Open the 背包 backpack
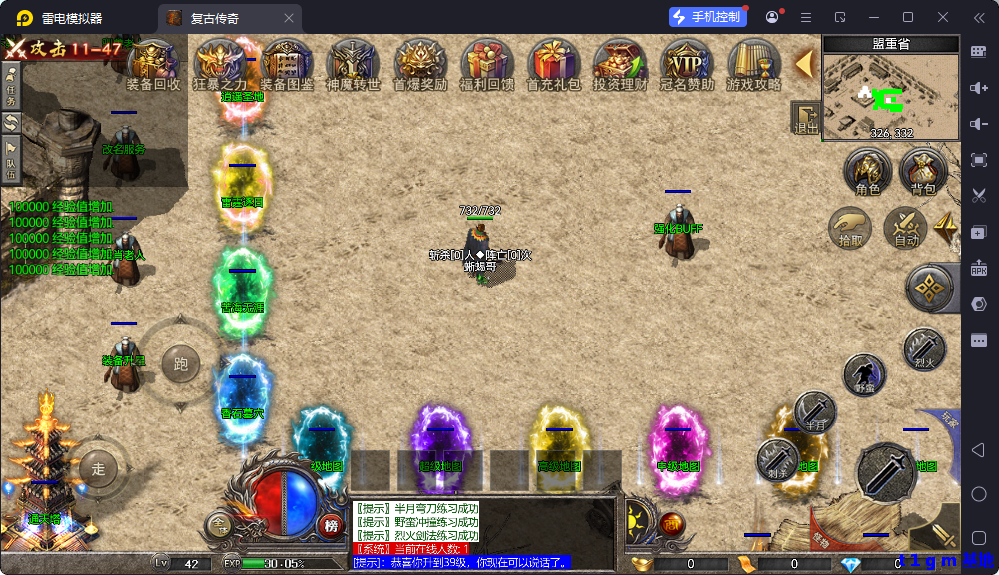This screenshot has height=575, width=999. pyautogui.click(x=922, y=172)
